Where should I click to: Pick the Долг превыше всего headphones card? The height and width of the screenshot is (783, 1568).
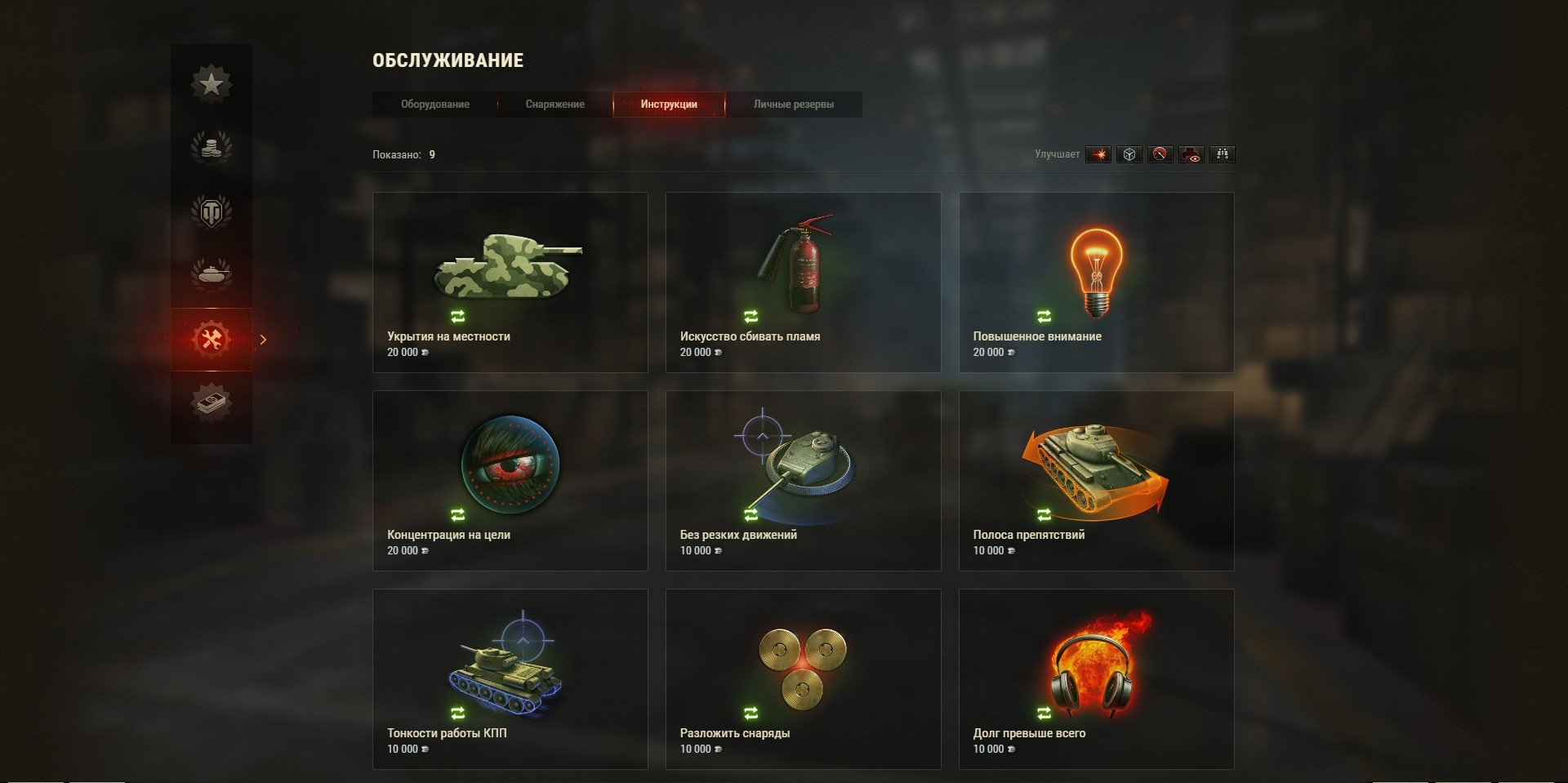coord(1096,679)
